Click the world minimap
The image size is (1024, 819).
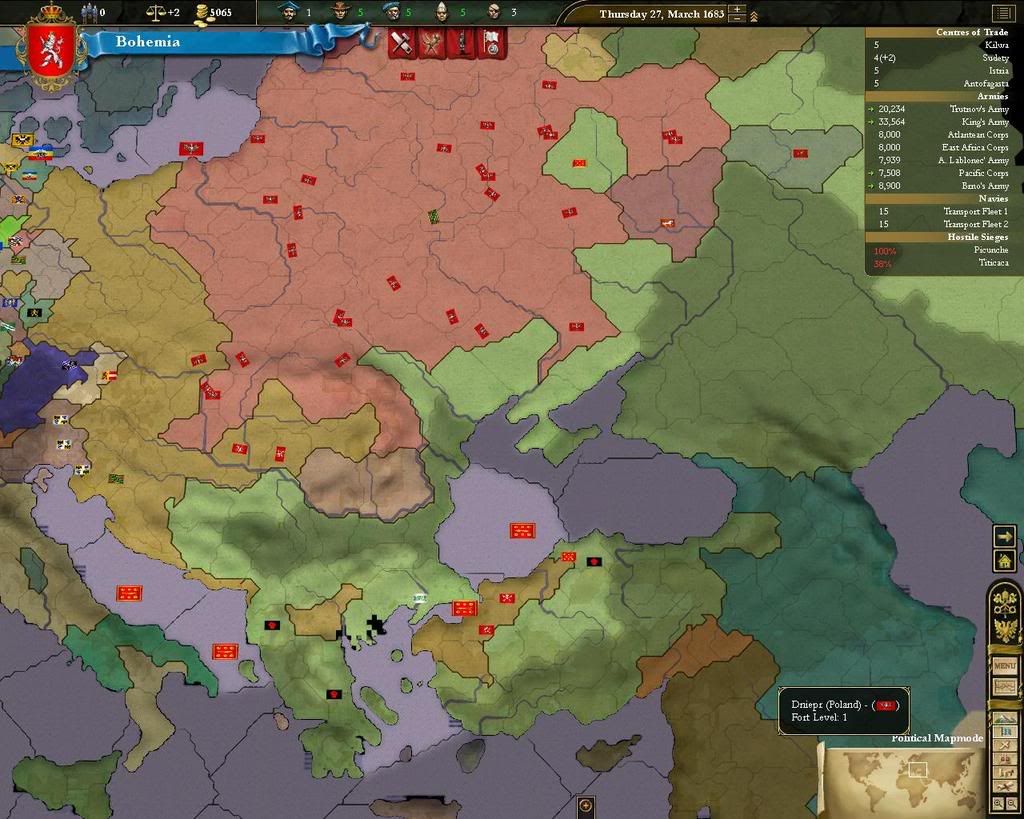(x=900, y=775)
